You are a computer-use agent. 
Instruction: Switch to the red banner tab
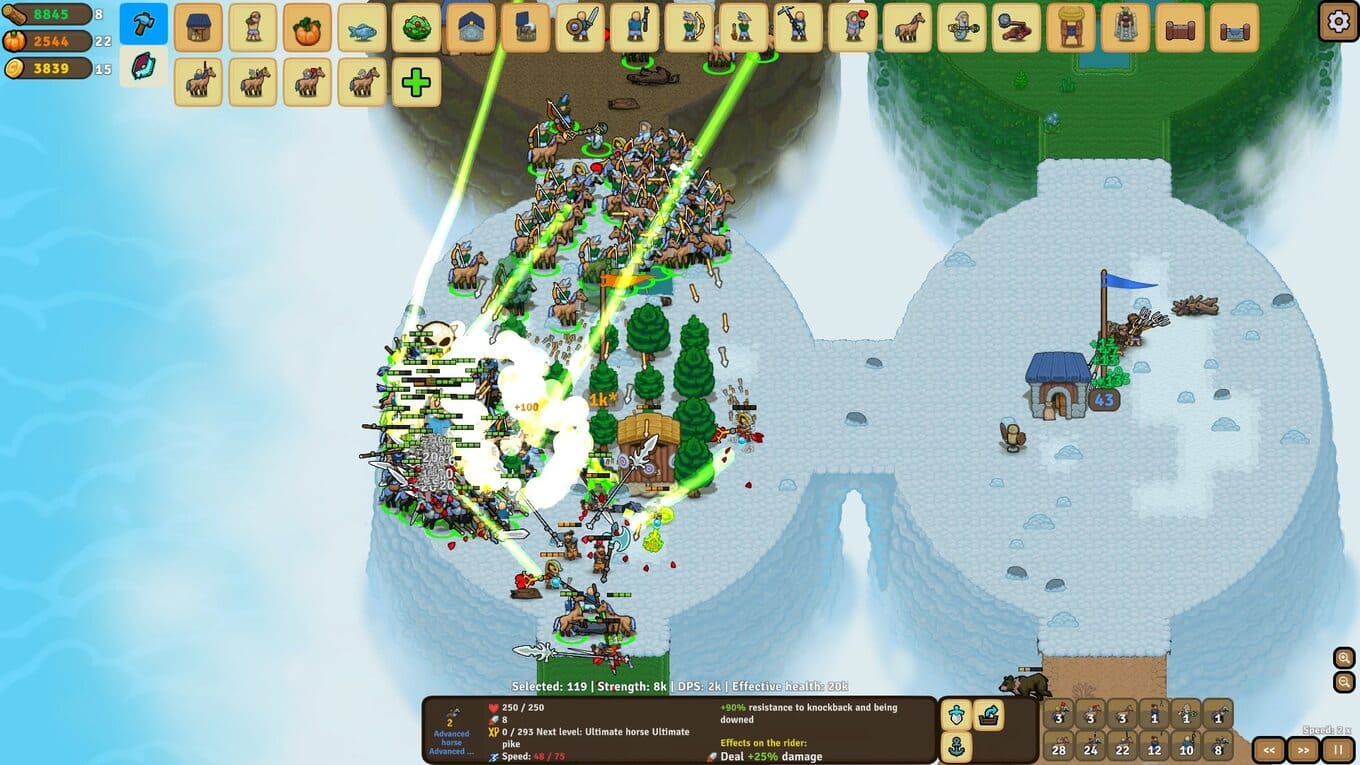point(143,67)
